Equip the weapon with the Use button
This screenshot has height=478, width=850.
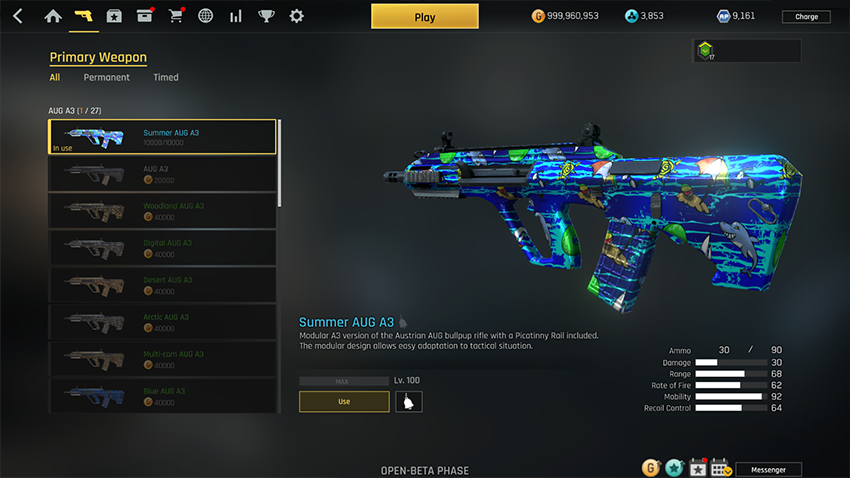point(344,402)
